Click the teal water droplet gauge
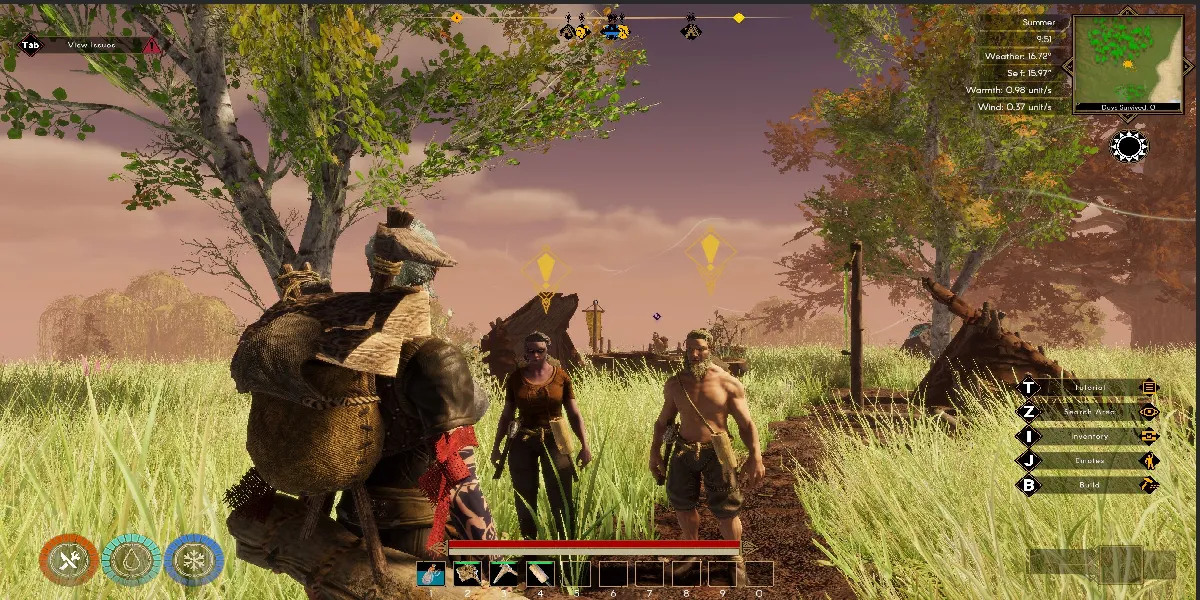The width and height of the screenshot is (1200, 600). coord(131,560)
